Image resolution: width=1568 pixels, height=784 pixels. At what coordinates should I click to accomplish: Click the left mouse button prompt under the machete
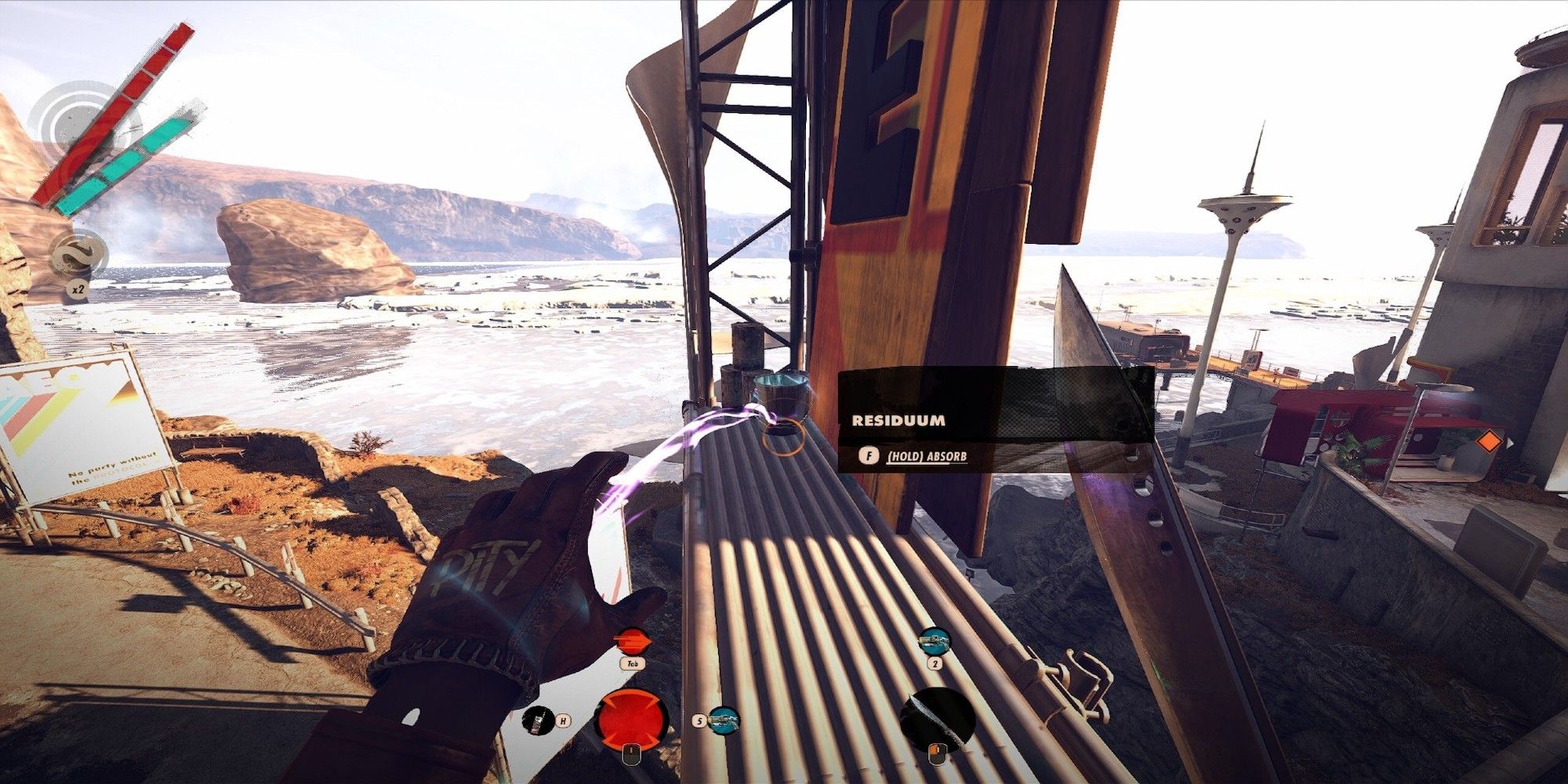(938, 754)
